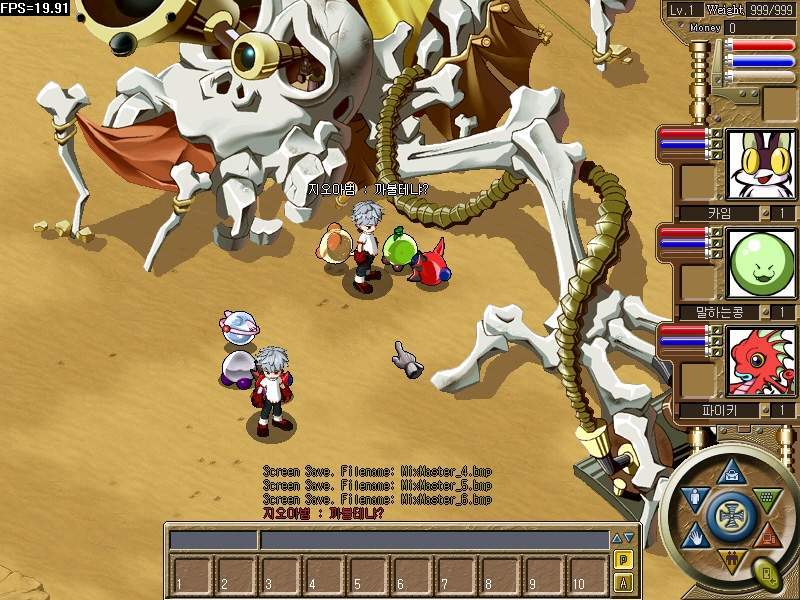Click the cross emblem at the wheel's center
The height and width of the screenshot is (600, 800).
(x=731, y=516)
